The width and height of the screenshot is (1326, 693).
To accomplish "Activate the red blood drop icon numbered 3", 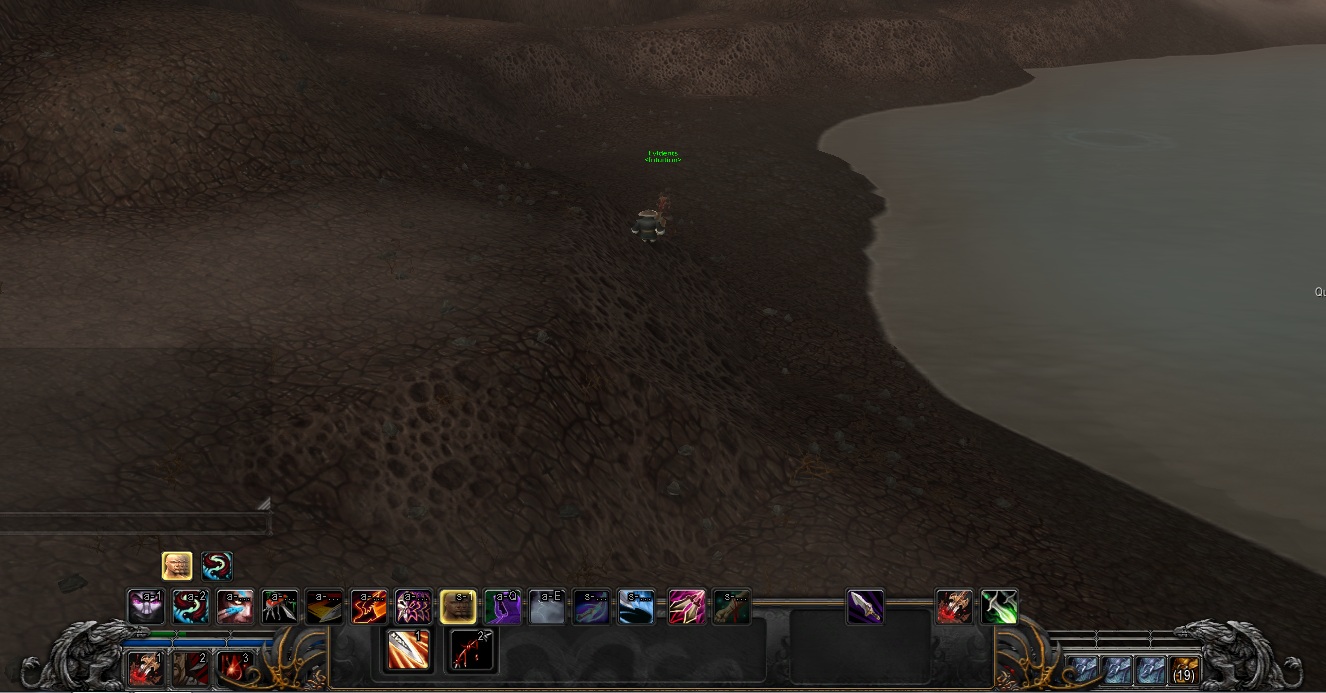I will (x=234, y=668).
